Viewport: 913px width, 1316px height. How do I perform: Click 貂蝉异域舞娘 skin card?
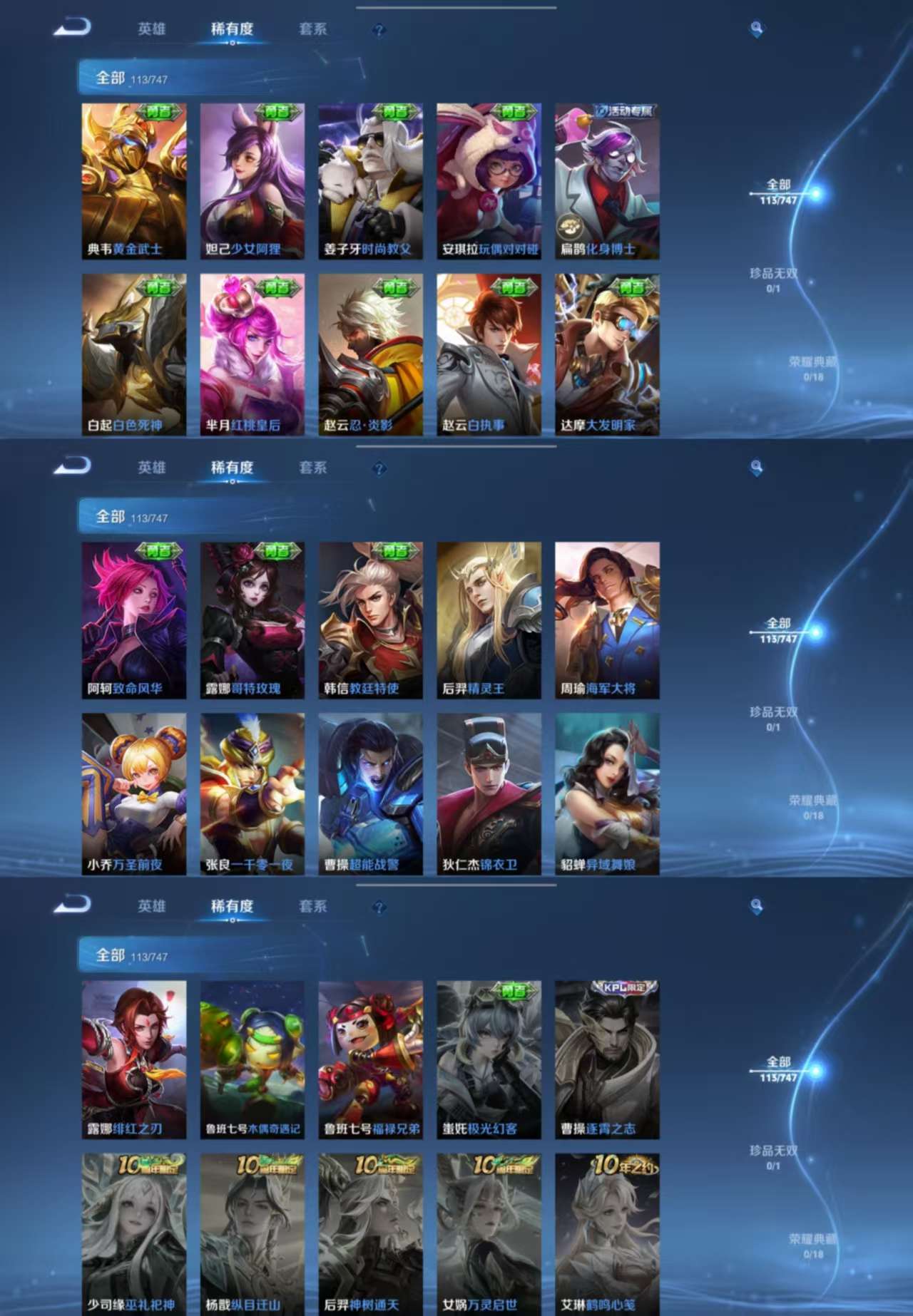click(x=607, y=793)
